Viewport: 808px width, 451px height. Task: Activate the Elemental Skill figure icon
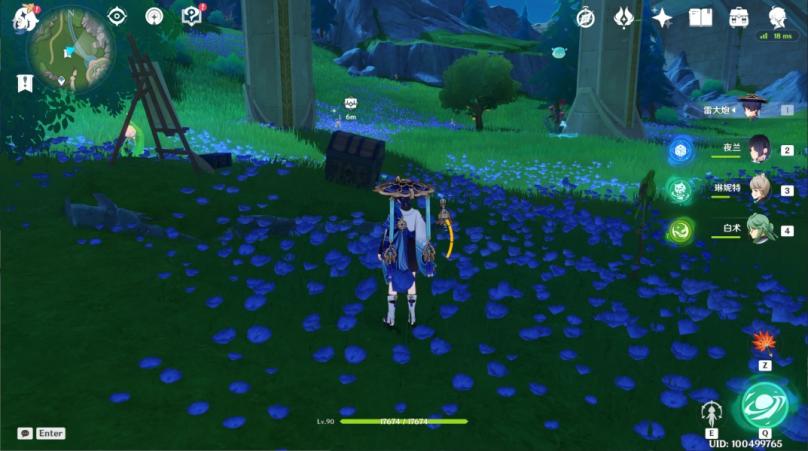[712, 412]
